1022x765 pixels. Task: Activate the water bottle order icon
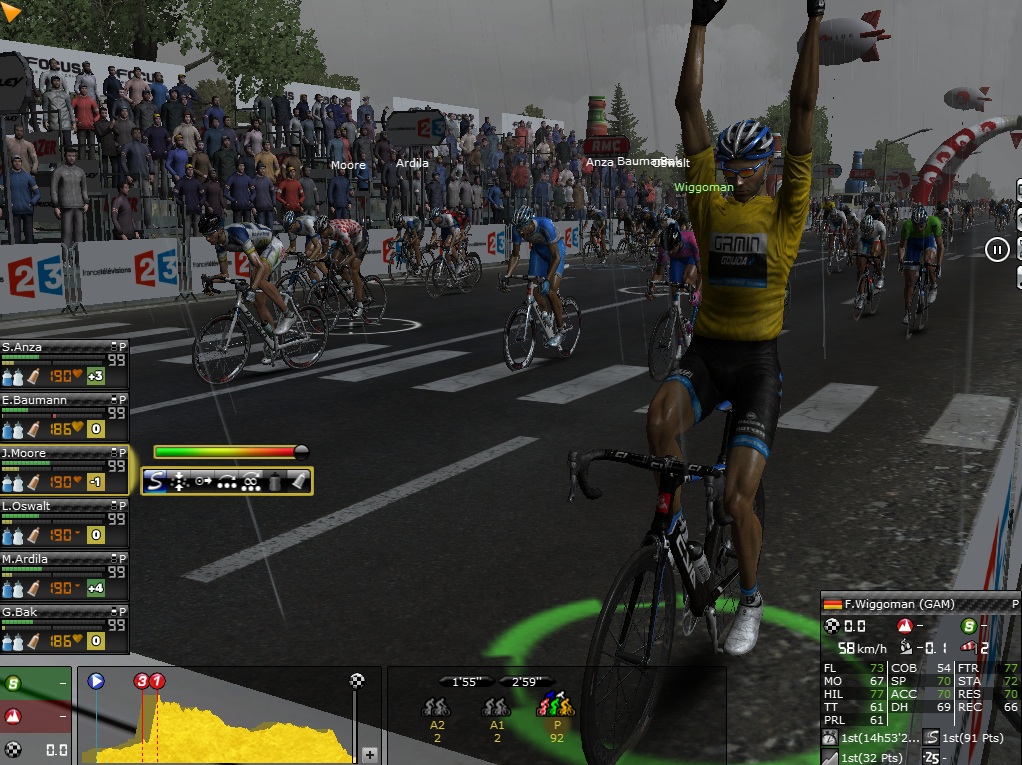coord(275,482)
